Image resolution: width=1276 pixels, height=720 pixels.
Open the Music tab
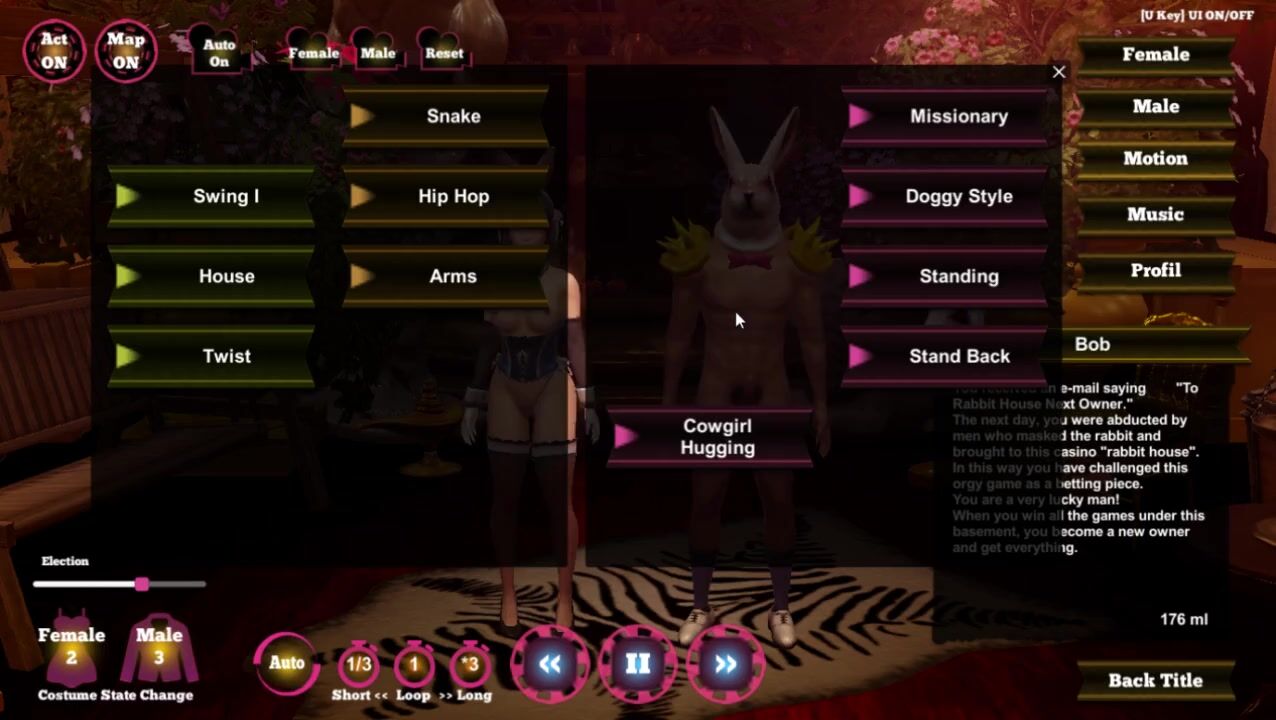[x=1155, y=214]
